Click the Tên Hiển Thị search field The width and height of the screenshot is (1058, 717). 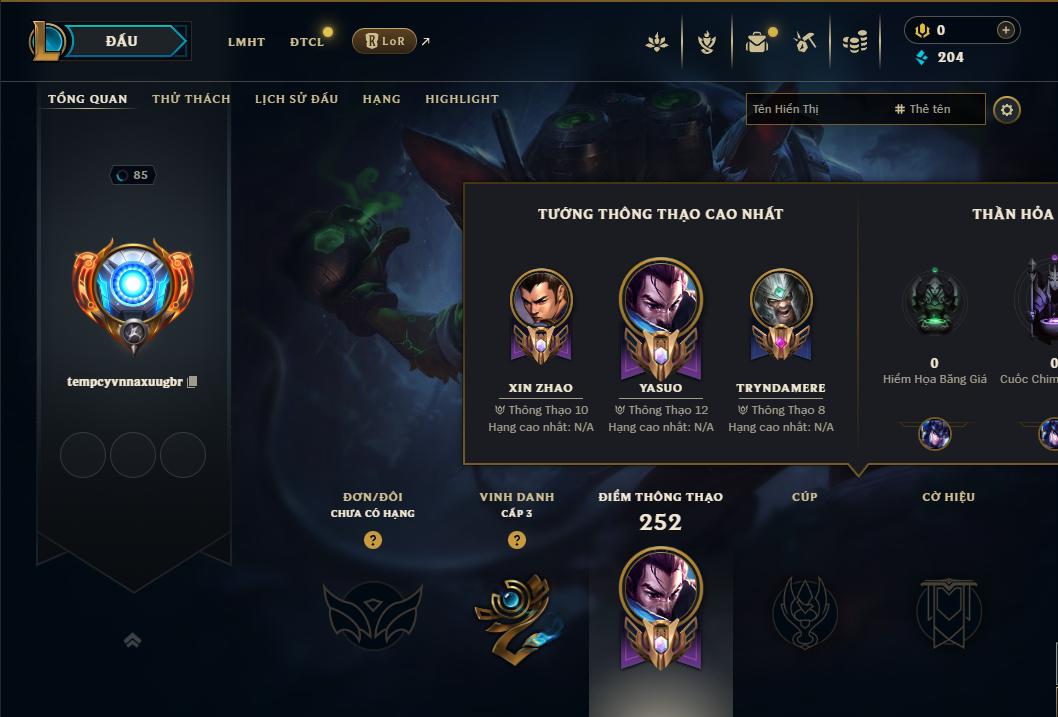[815, 109]
